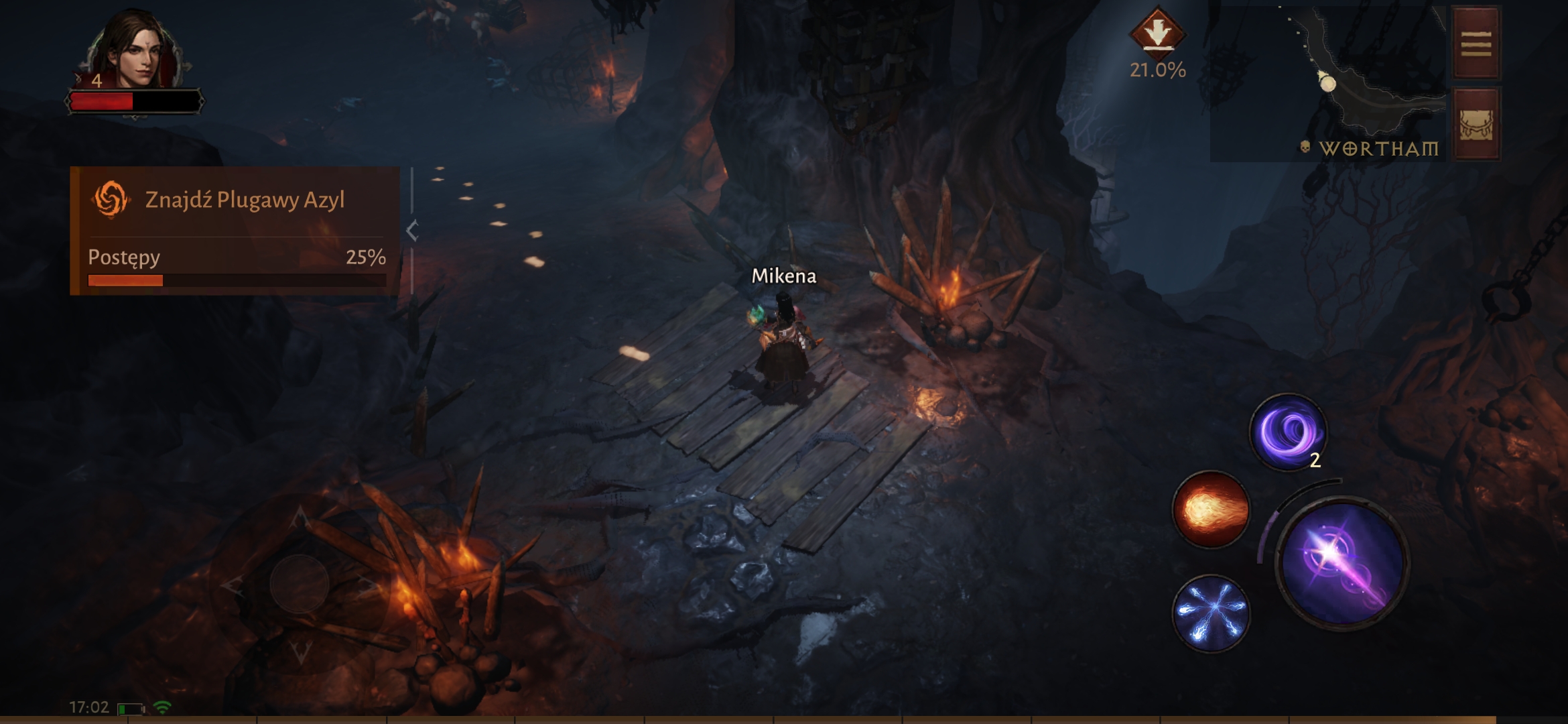Activate the blue frost nova skill

[x=1210, y=613]
